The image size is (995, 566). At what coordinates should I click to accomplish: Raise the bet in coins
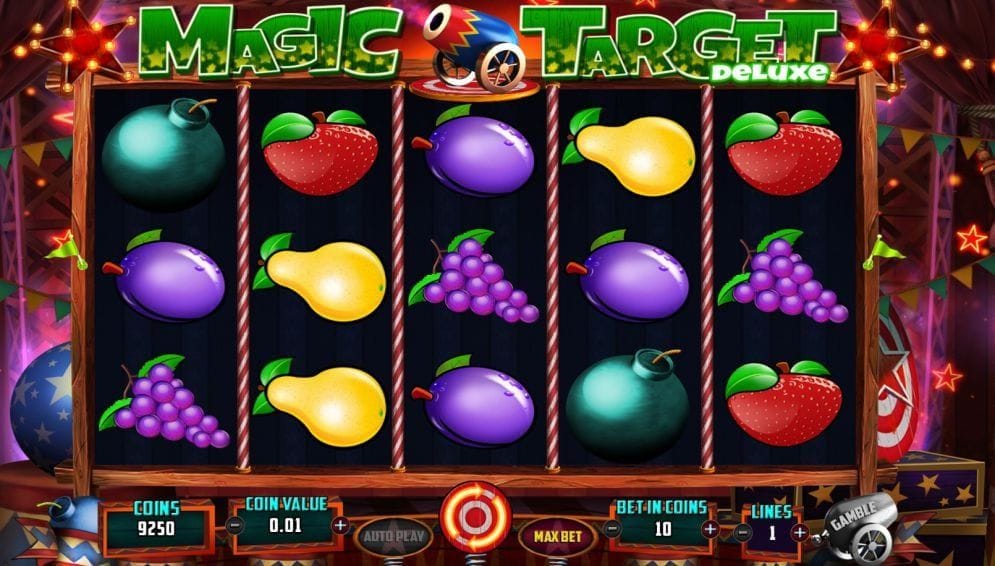tap(711, 528)
